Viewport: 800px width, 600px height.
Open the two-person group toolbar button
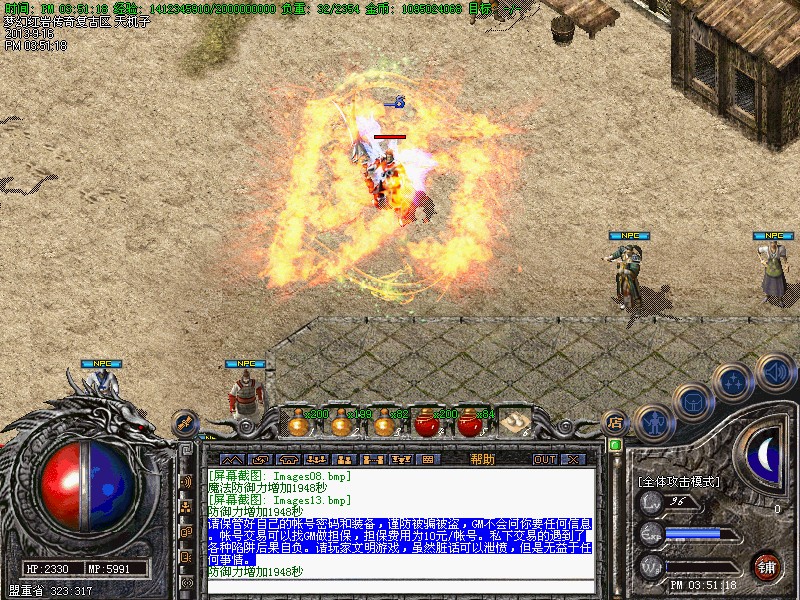click(x=343, y=459)
